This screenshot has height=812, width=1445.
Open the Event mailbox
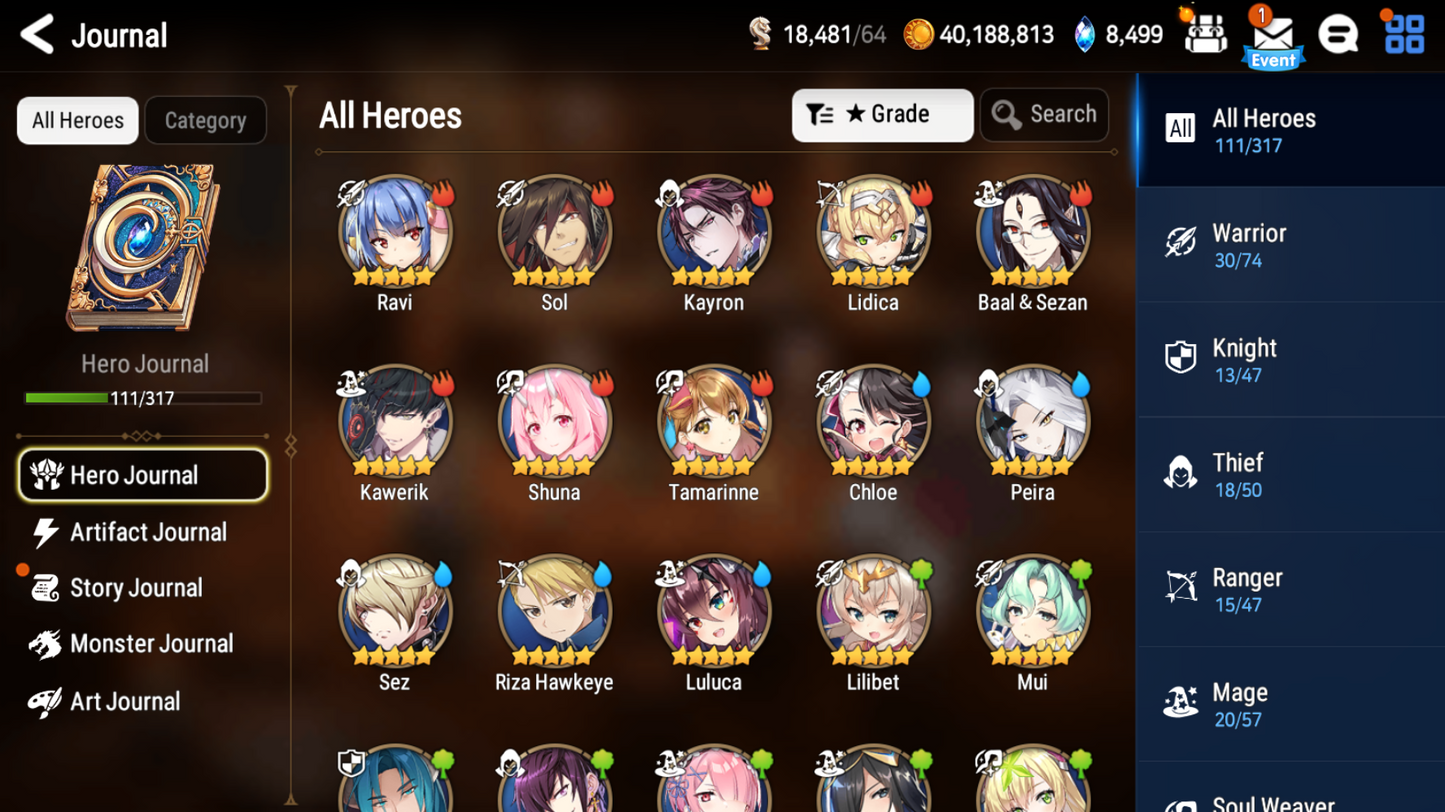[1272, 33]
